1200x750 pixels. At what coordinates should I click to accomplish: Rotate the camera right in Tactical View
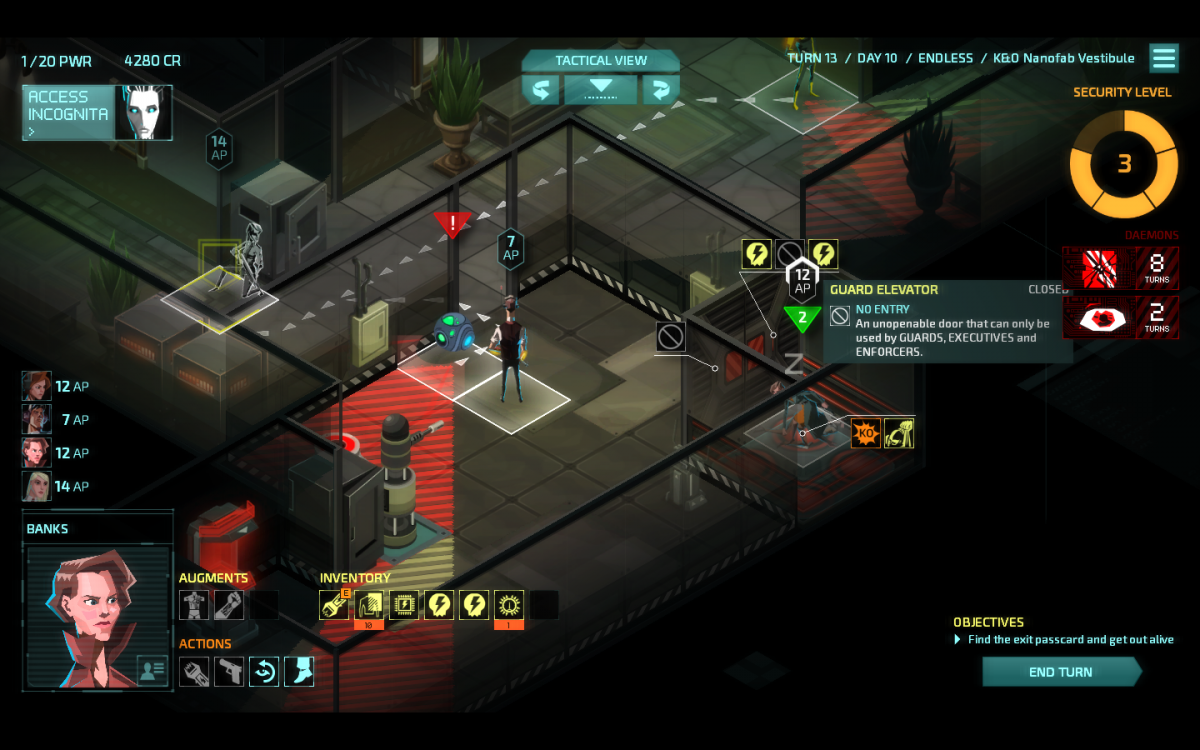click(x=660, y=90)
